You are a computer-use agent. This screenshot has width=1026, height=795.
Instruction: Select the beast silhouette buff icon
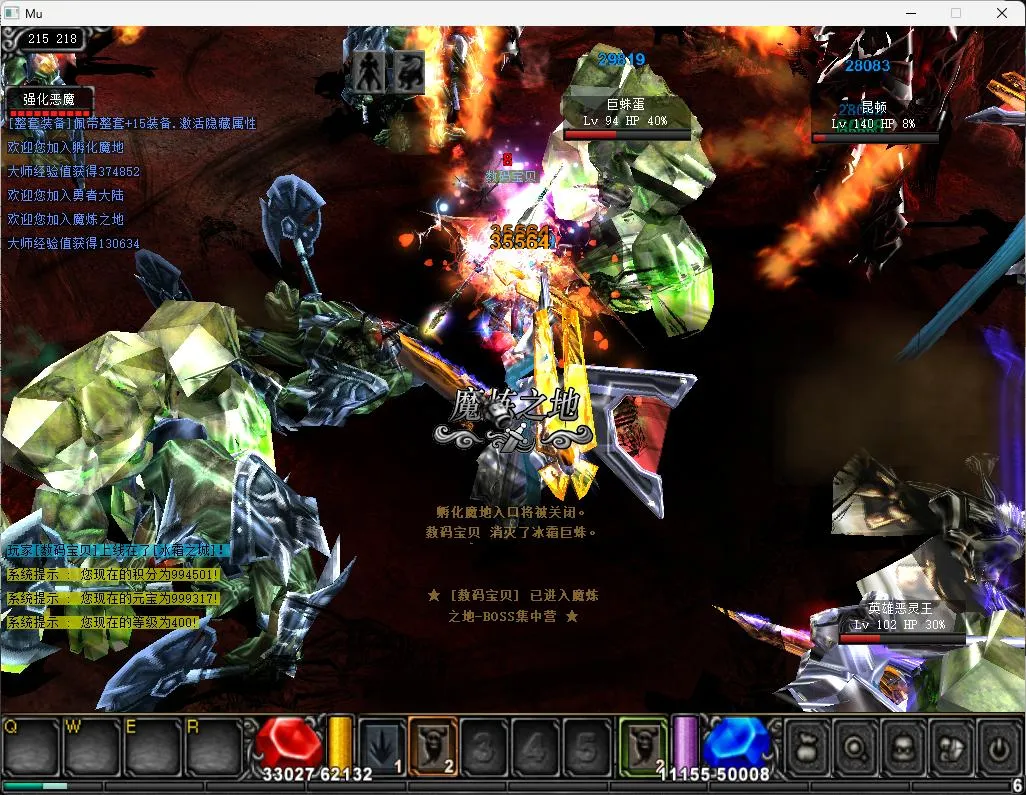(407, 71)
